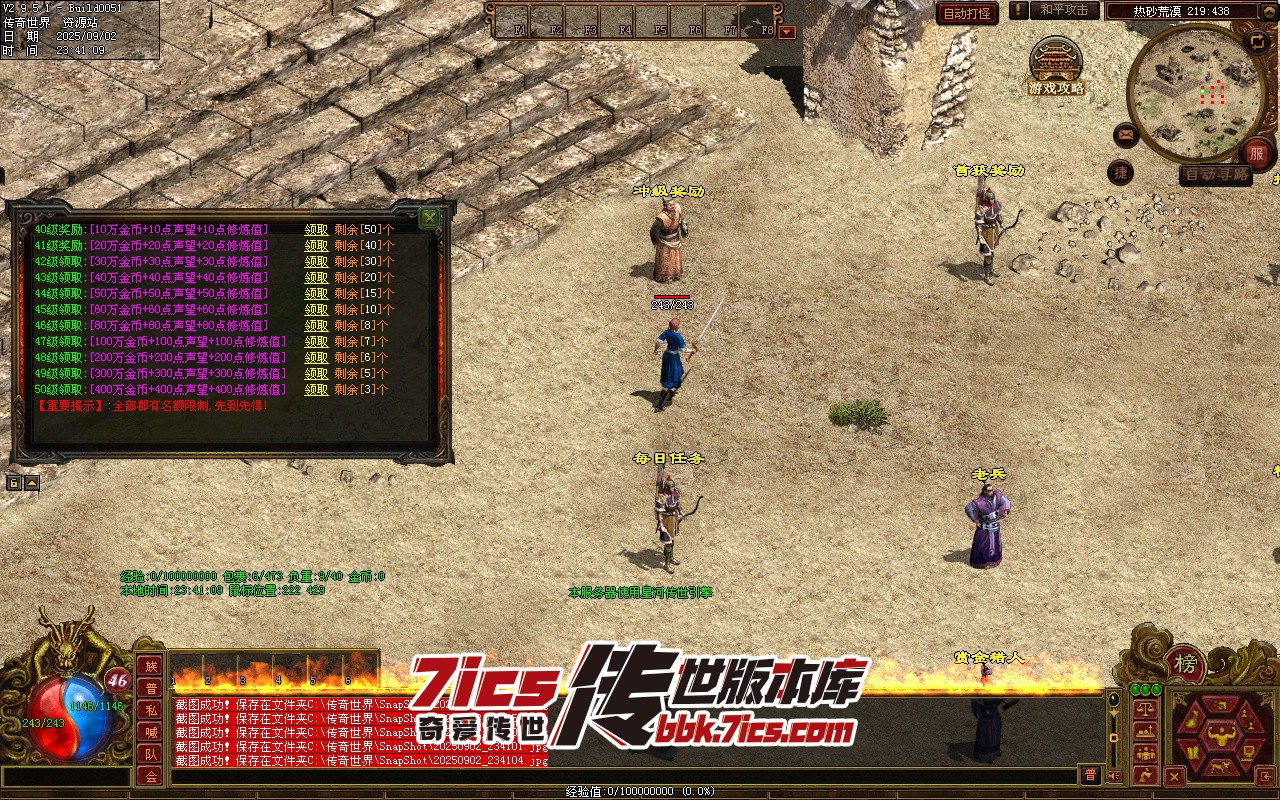Select the 私 private chat channel tab
Screen dimensions: 1280x800
tap(150, 710)
